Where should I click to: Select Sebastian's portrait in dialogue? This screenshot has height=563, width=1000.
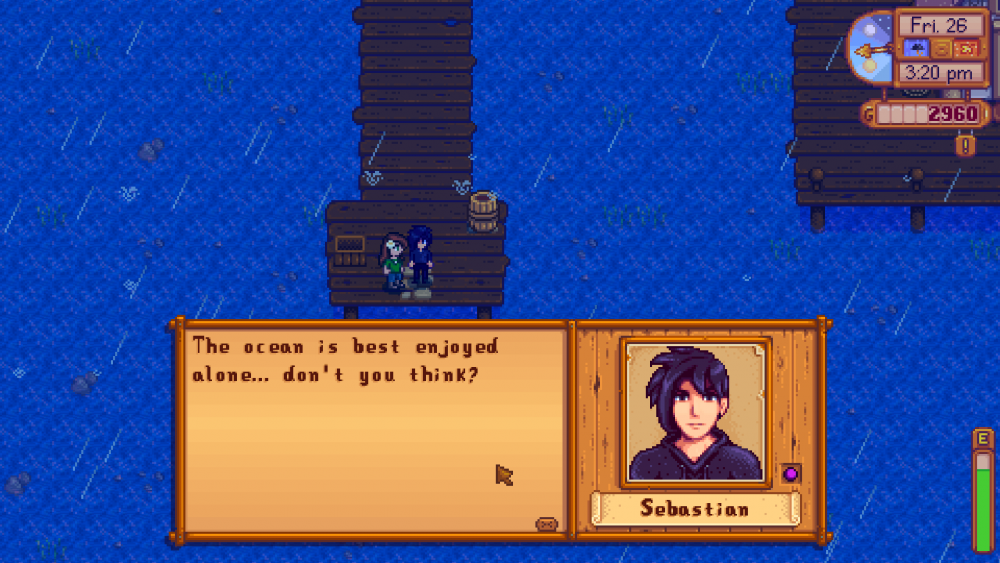[696, 411]
